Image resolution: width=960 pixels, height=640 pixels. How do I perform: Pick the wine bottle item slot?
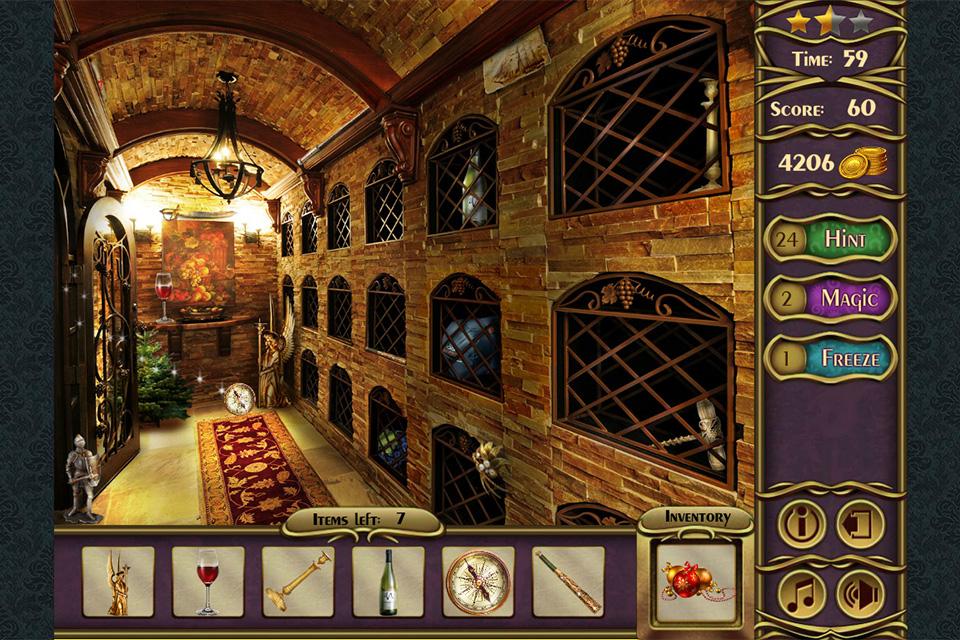pyautogui.click(x=388, y=581)
